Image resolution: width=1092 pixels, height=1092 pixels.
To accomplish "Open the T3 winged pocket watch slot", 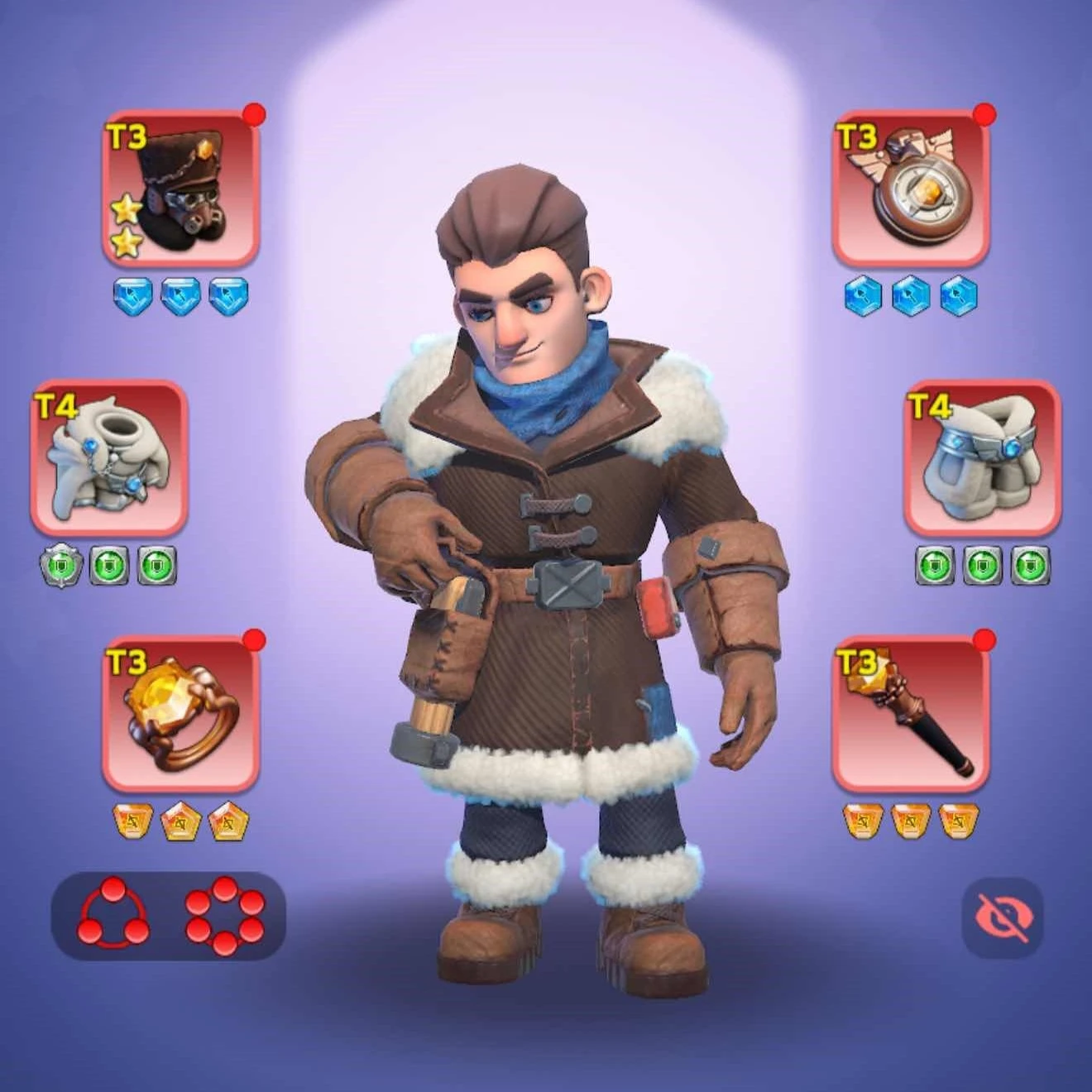I will pyautogui.click(x=910, y=188).
